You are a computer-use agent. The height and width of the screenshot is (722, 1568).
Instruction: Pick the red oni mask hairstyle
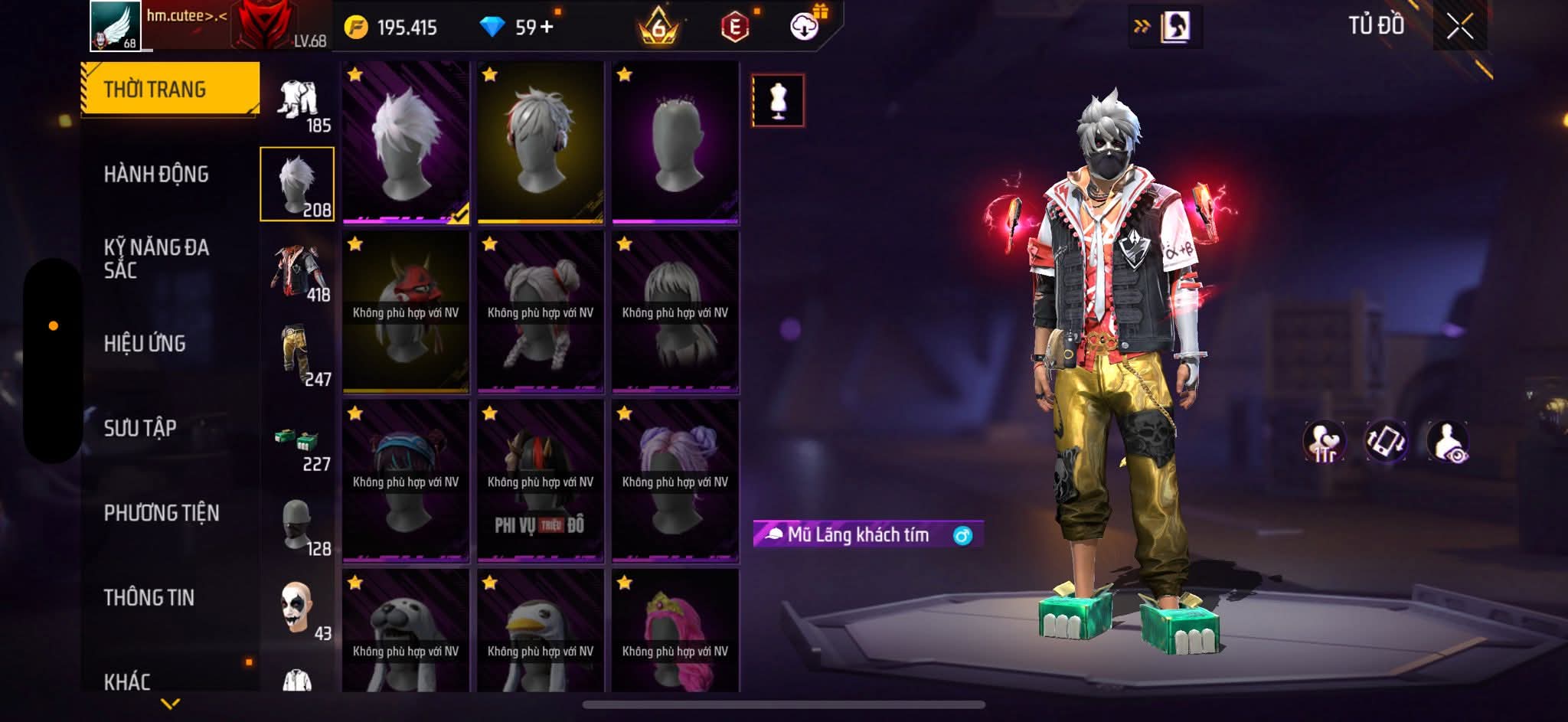coord(406,312)
